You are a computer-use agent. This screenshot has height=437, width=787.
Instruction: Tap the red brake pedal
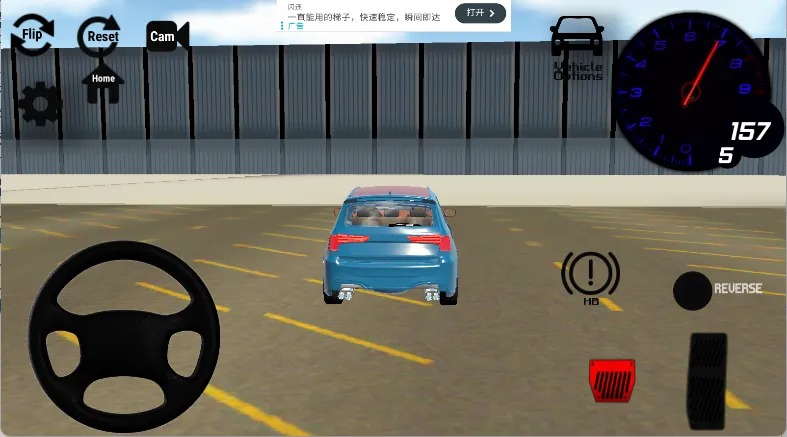609,379
